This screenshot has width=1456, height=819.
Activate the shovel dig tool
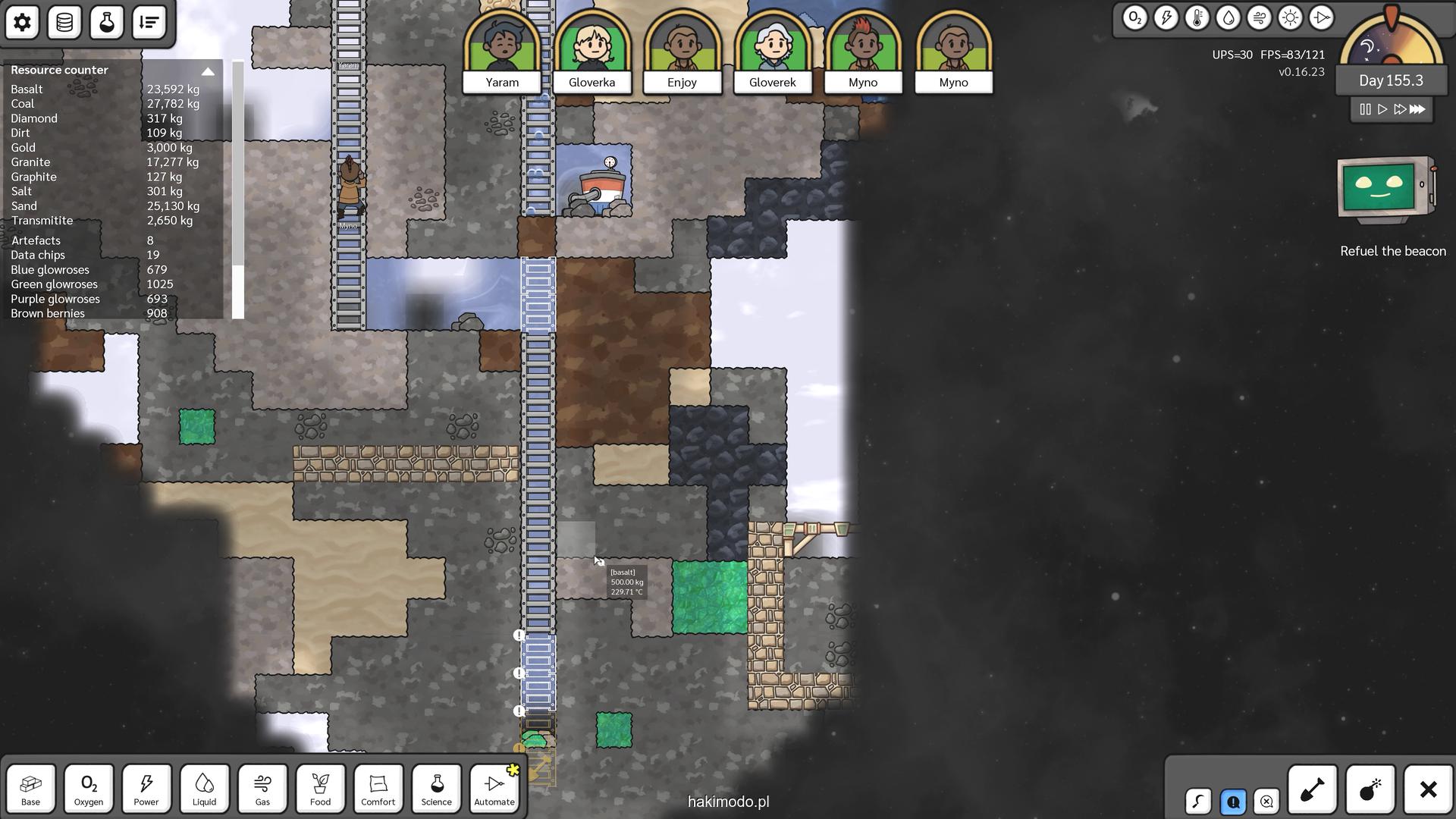pyautogui.click(x=1312, y=790)
